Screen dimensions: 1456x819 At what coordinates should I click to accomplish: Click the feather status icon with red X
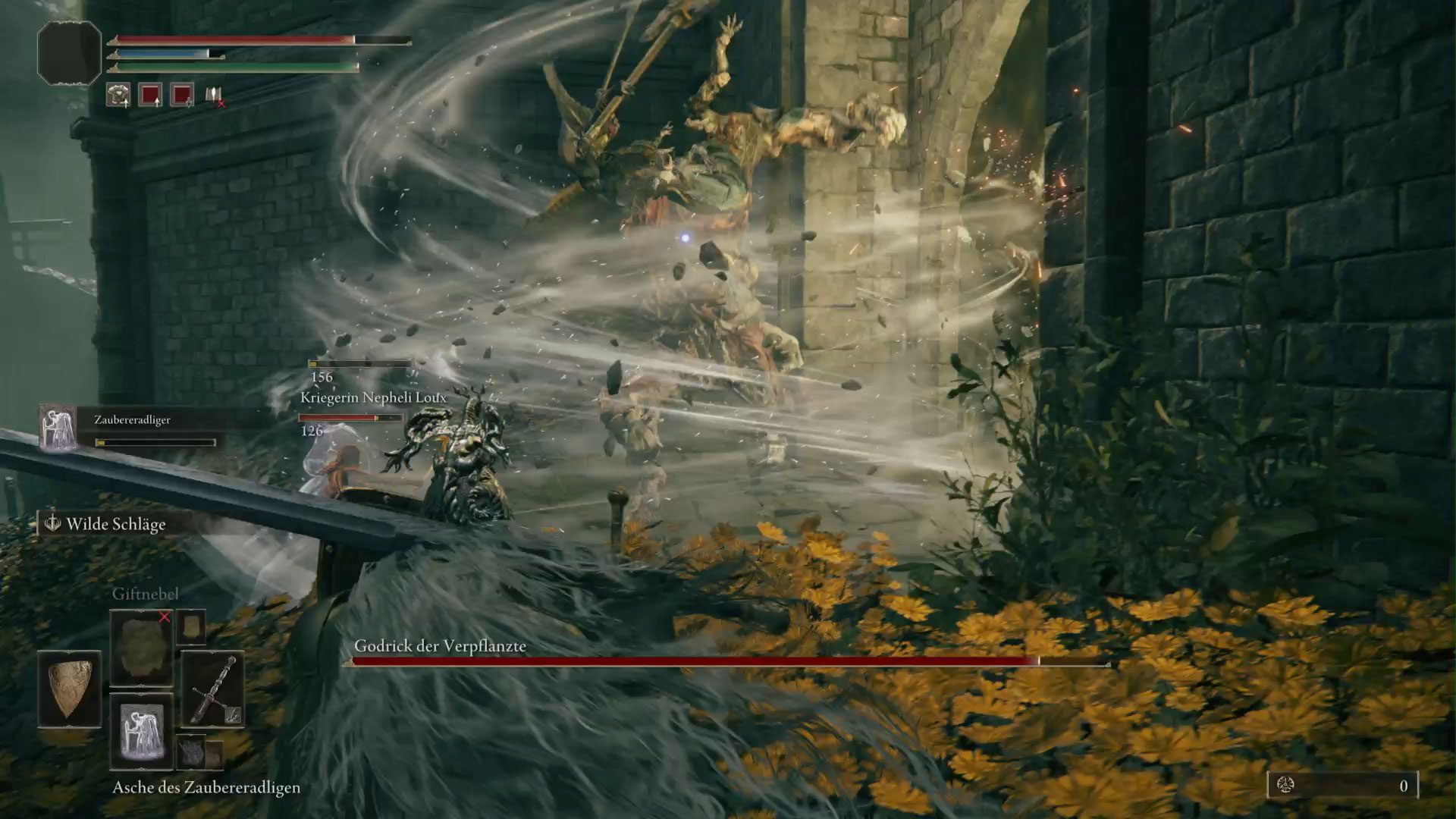point(215,96)
